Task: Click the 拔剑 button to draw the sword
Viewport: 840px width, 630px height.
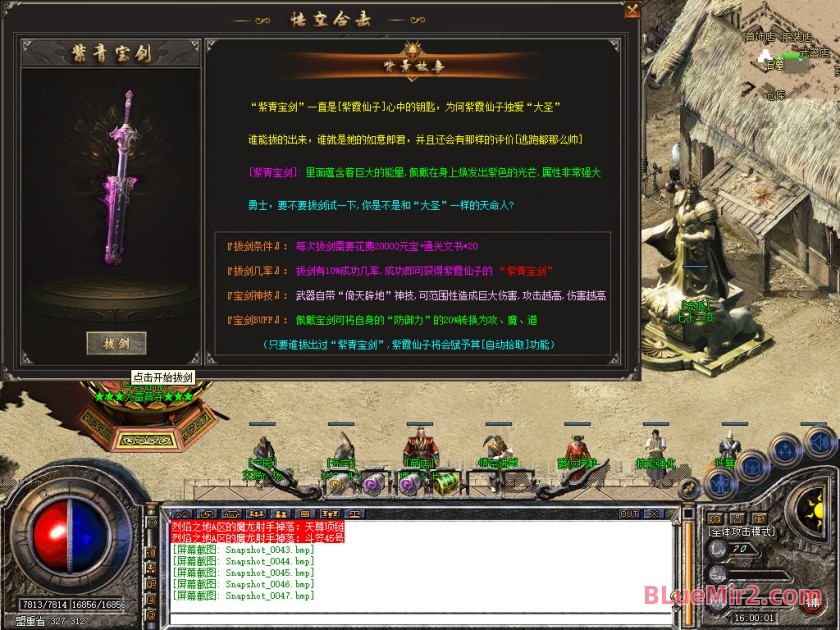Action: (116, 342)
